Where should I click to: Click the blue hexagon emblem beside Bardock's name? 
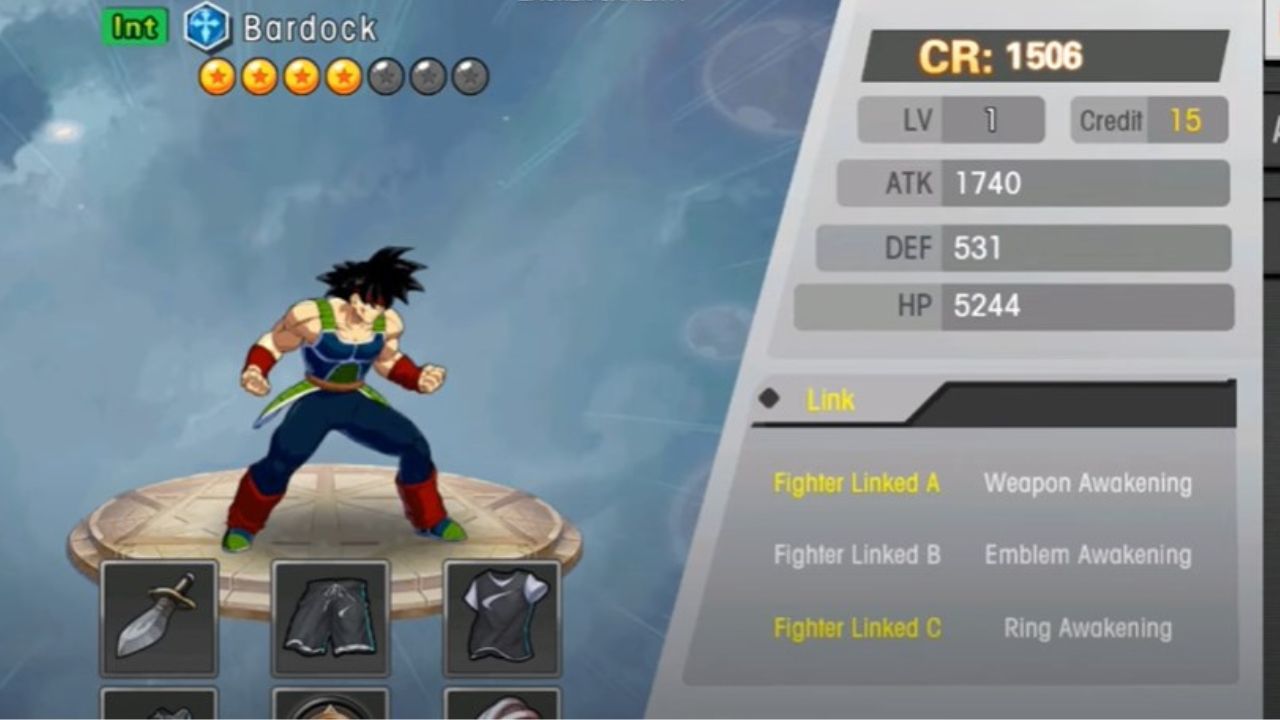[x=206, y=28]
